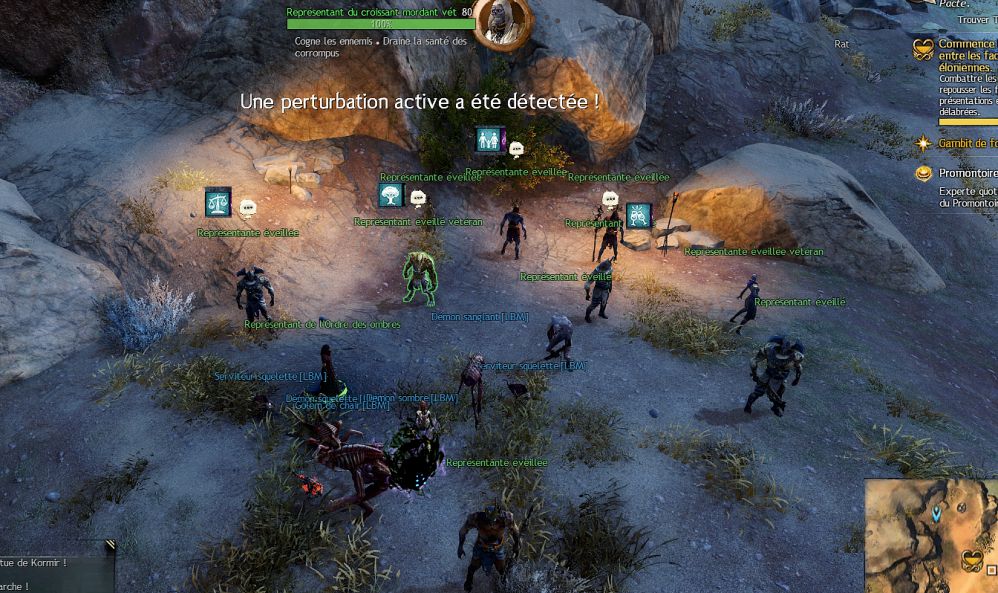Click the golden heart marker on the minimap
The height and width of the screenshot is (593, 998).
(971, 560)
